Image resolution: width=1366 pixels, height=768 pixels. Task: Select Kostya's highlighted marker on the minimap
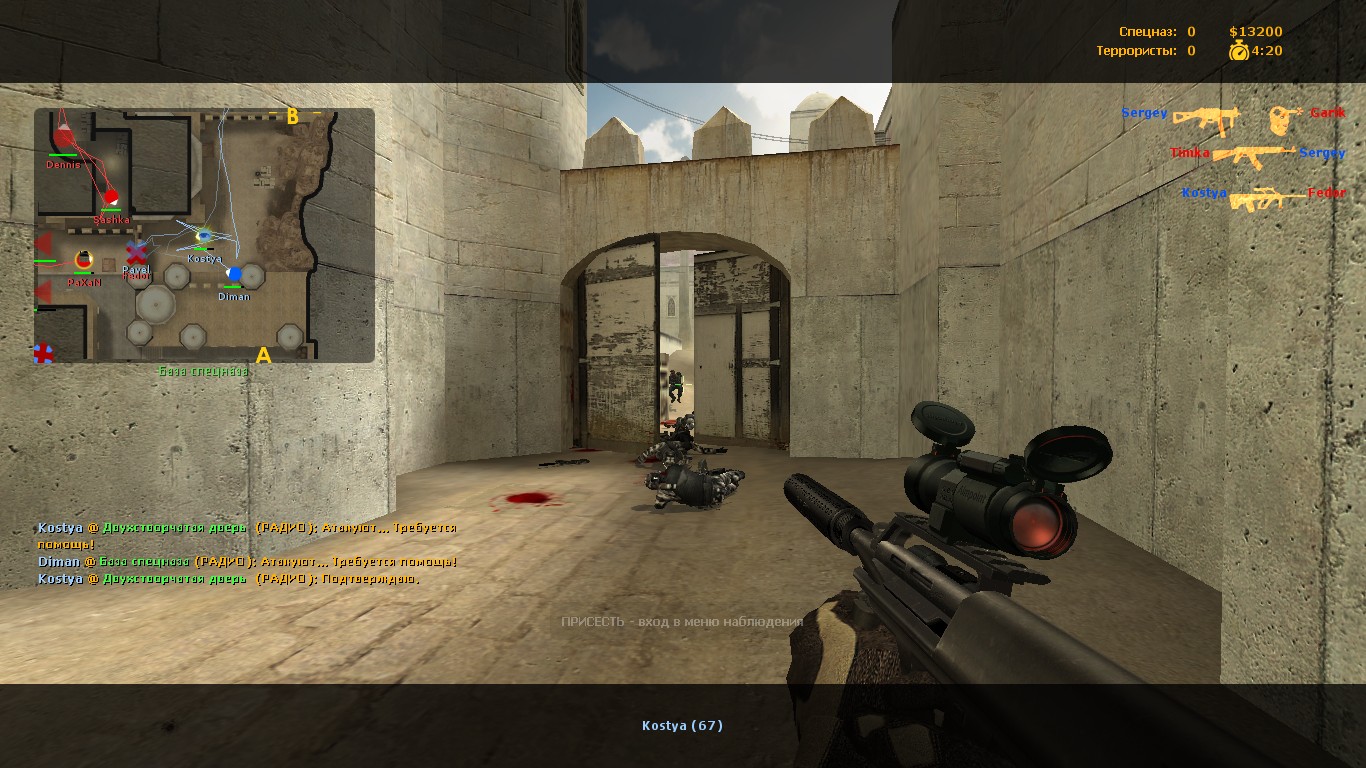(x=203, y=237)
